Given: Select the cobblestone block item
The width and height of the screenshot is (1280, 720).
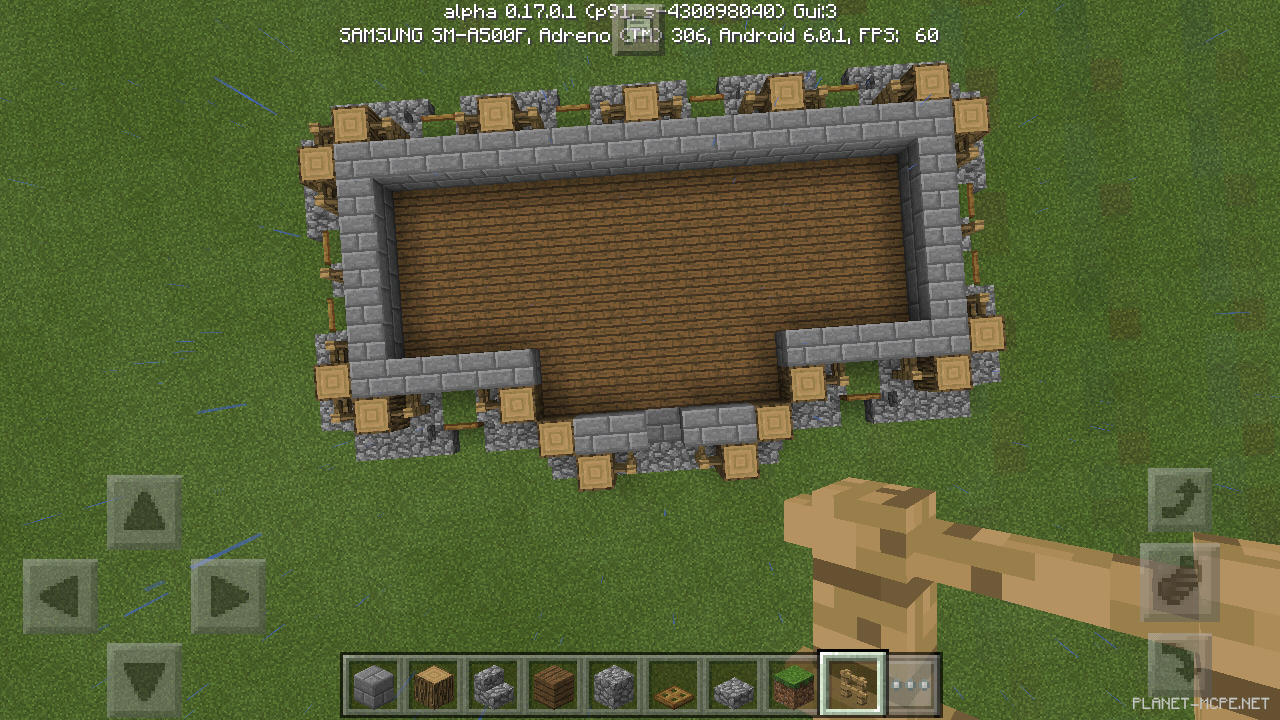Looking at the screenshot, I should click(613, 682).
